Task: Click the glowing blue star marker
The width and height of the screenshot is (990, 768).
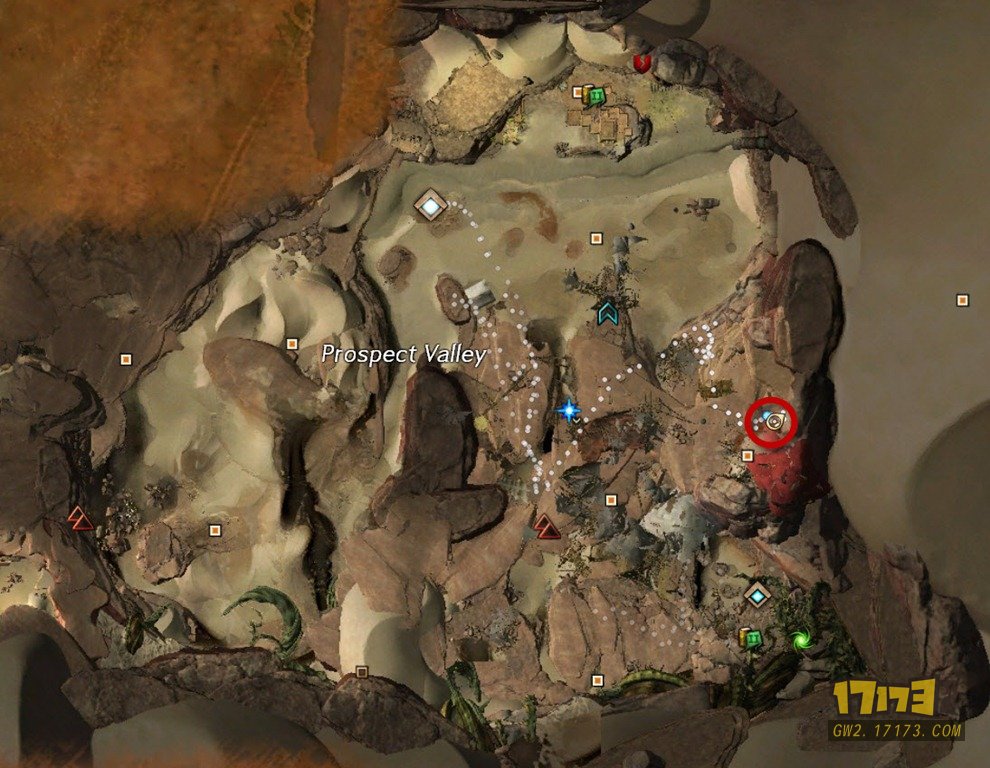Action: point(570,409)
